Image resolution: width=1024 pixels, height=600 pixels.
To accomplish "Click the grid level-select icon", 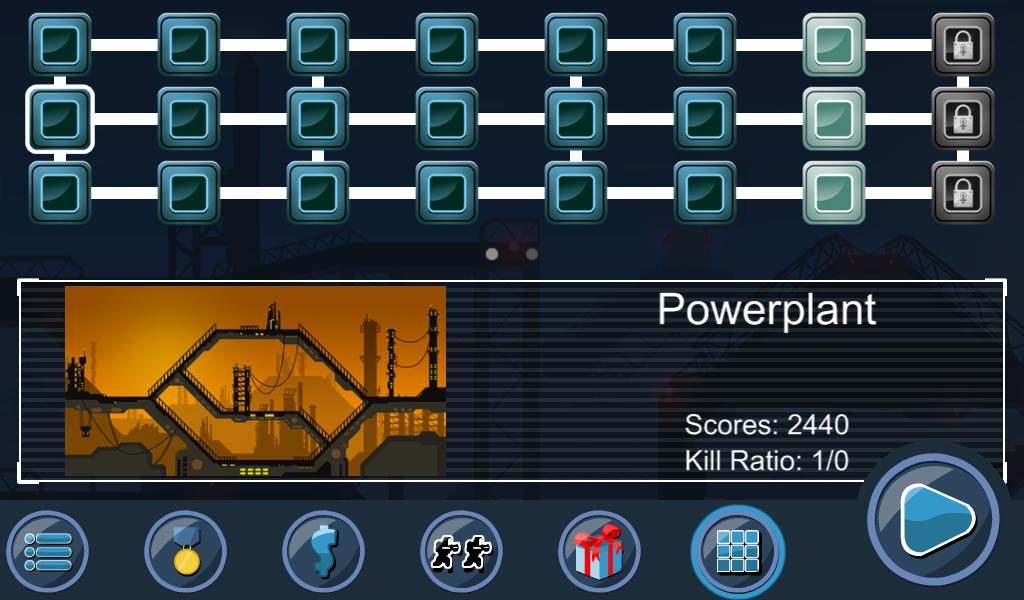I will [738, 551].
